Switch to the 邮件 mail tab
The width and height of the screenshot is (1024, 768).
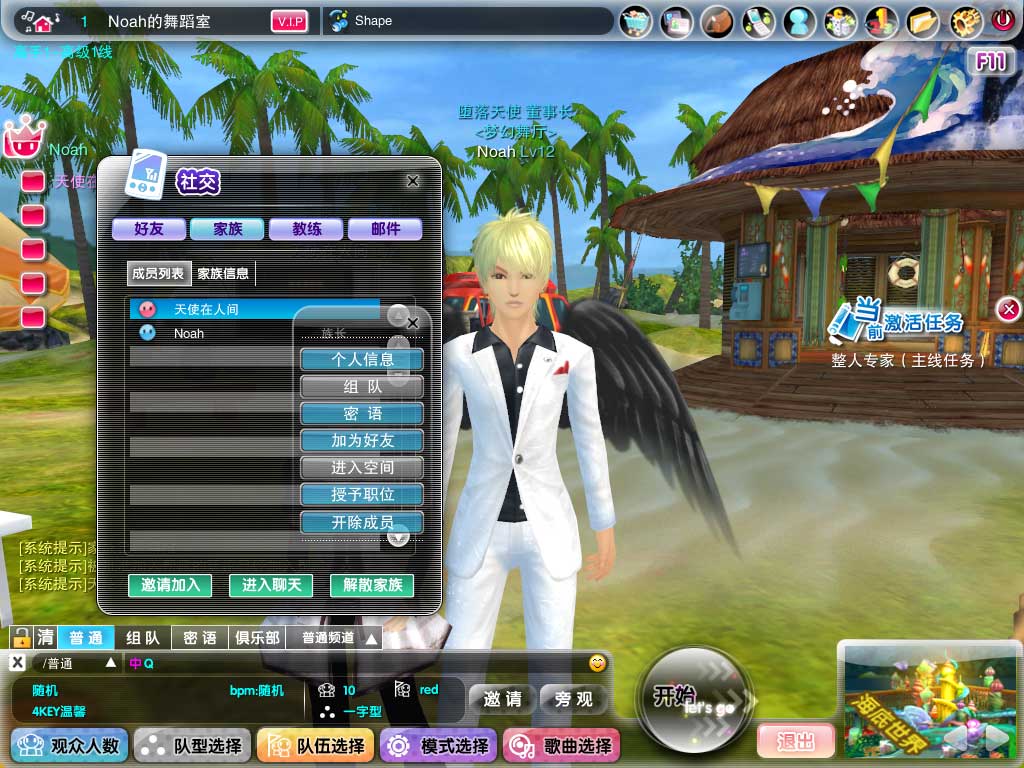point(385,229)
